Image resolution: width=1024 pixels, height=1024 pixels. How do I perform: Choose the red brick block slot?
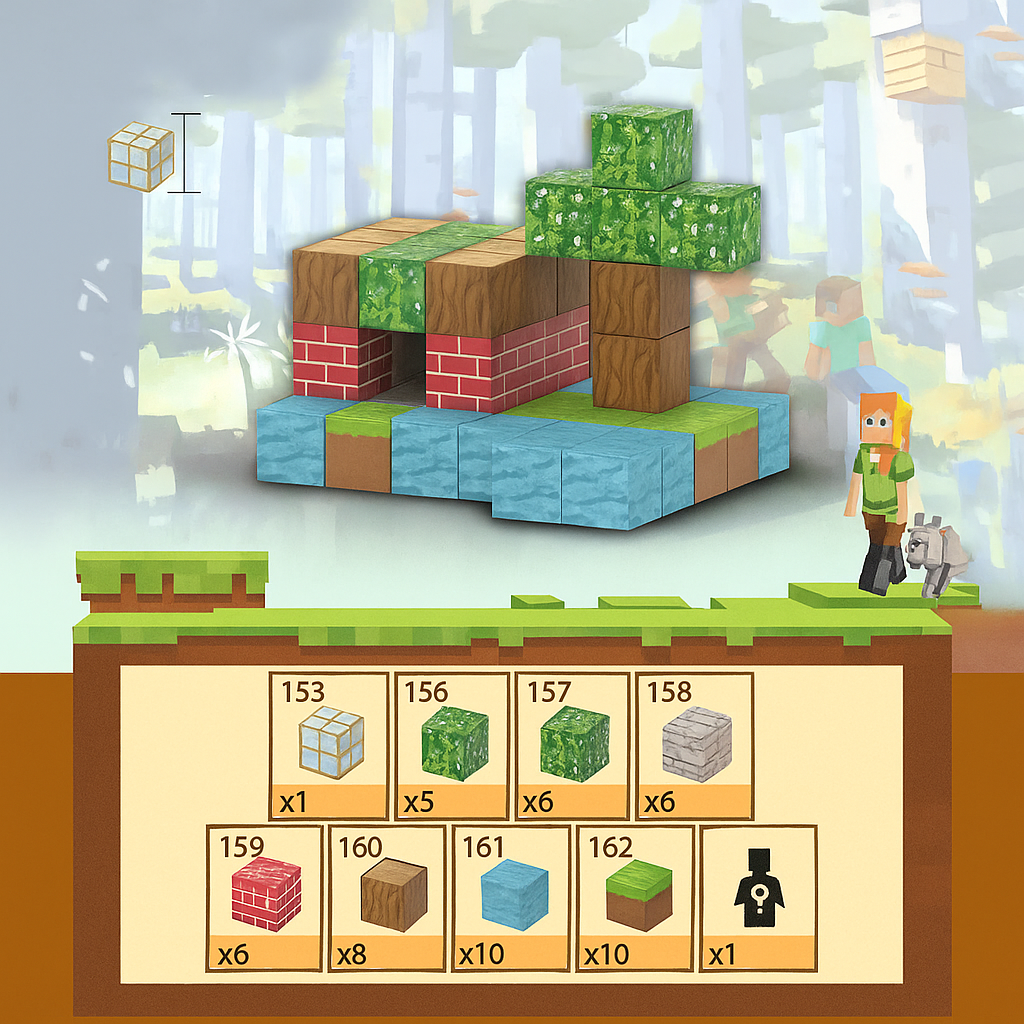[x=265, y=897]
